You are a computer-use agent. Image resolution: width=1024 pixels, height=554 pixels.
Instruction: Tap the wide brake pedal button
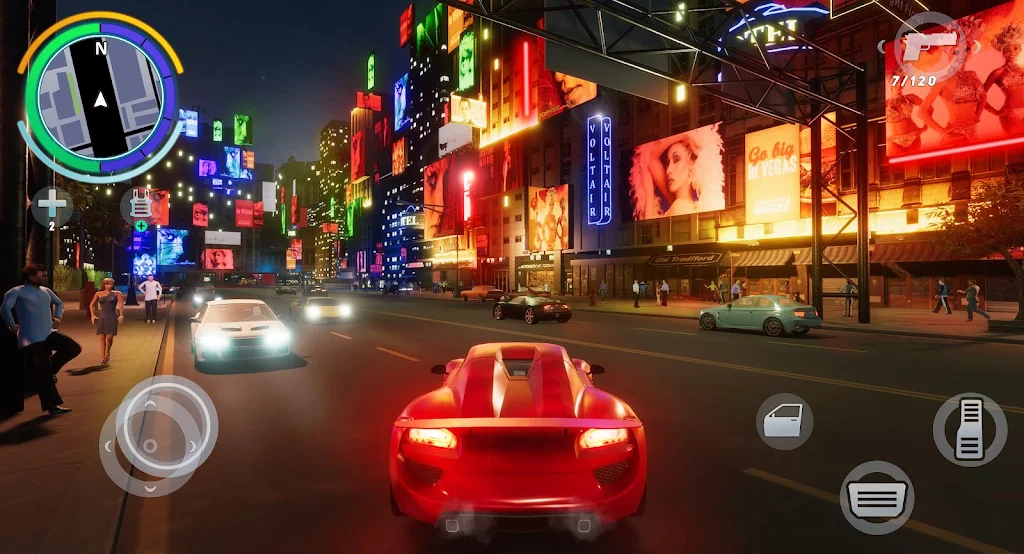877,497
